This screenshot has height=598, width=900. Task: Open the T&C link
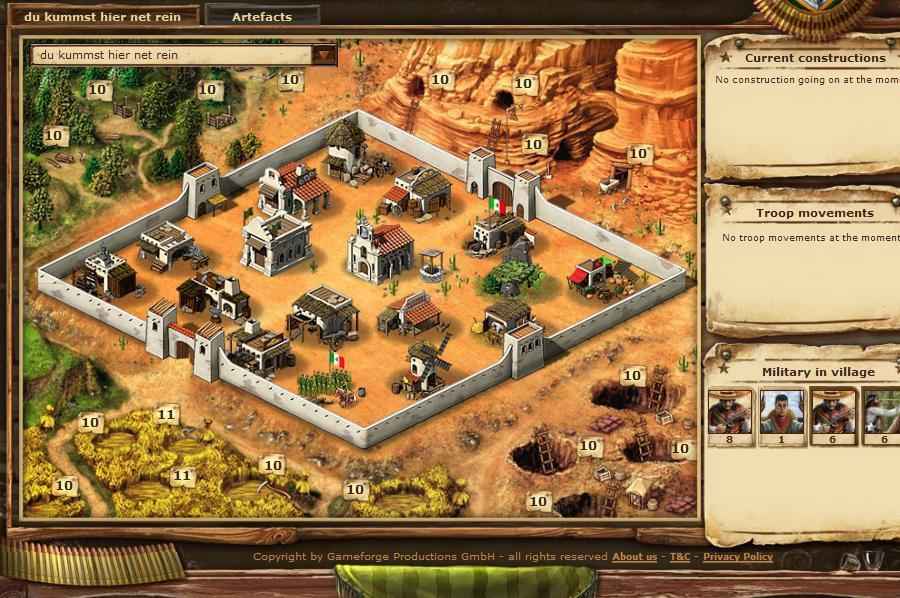tap(680, 557)
